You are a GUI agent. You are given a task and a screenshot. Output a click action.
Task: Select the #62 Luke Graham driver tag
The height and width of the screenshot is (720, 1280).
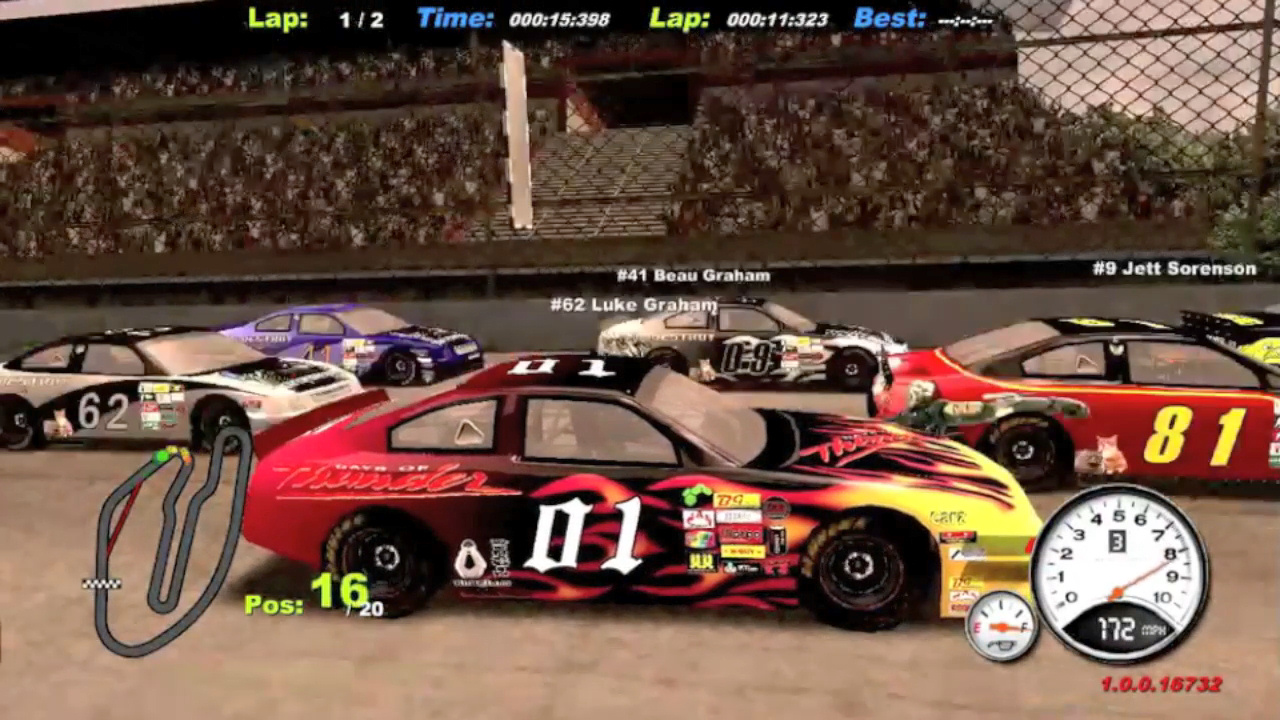click(633, 304)
